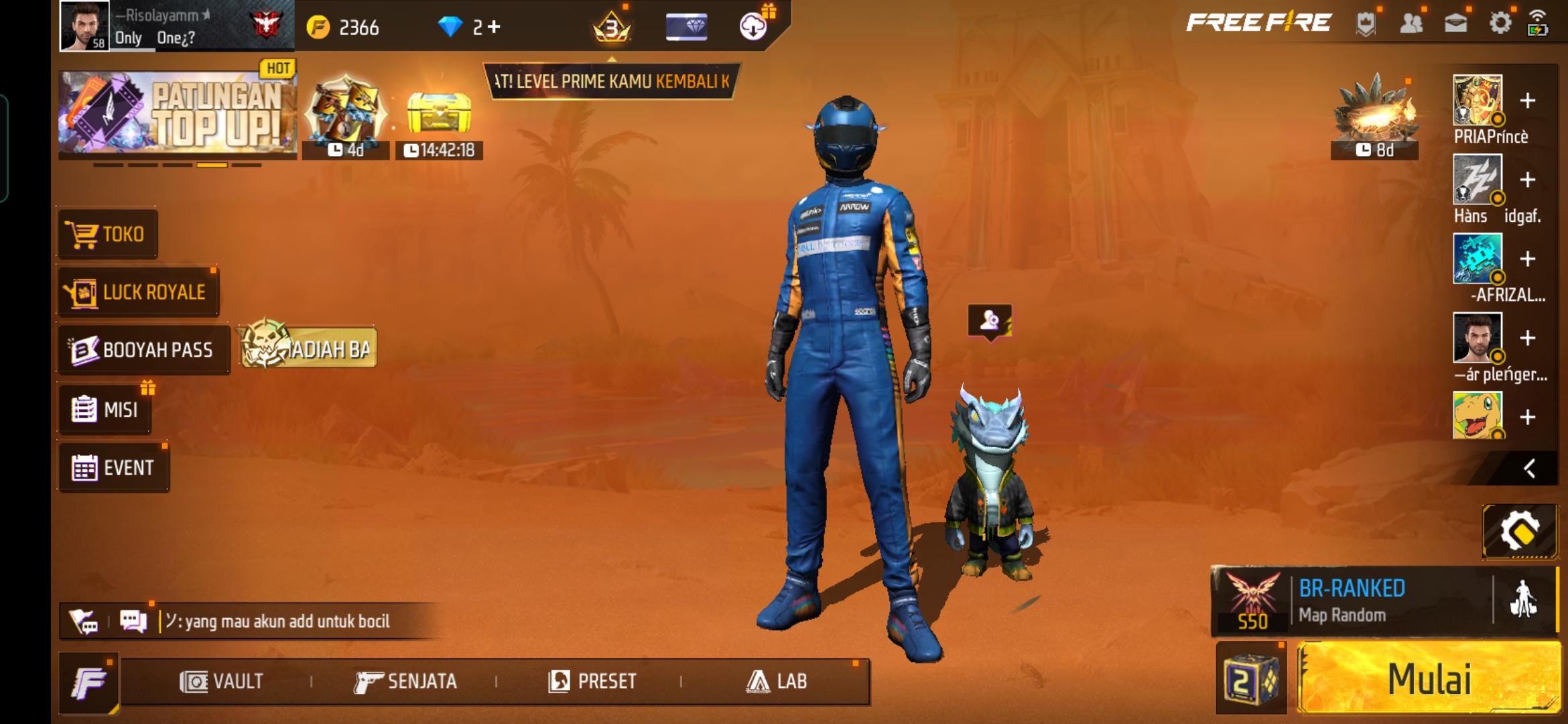Open the chat message box
This screenshot has height=724, width=1568.
pos(275,621)
